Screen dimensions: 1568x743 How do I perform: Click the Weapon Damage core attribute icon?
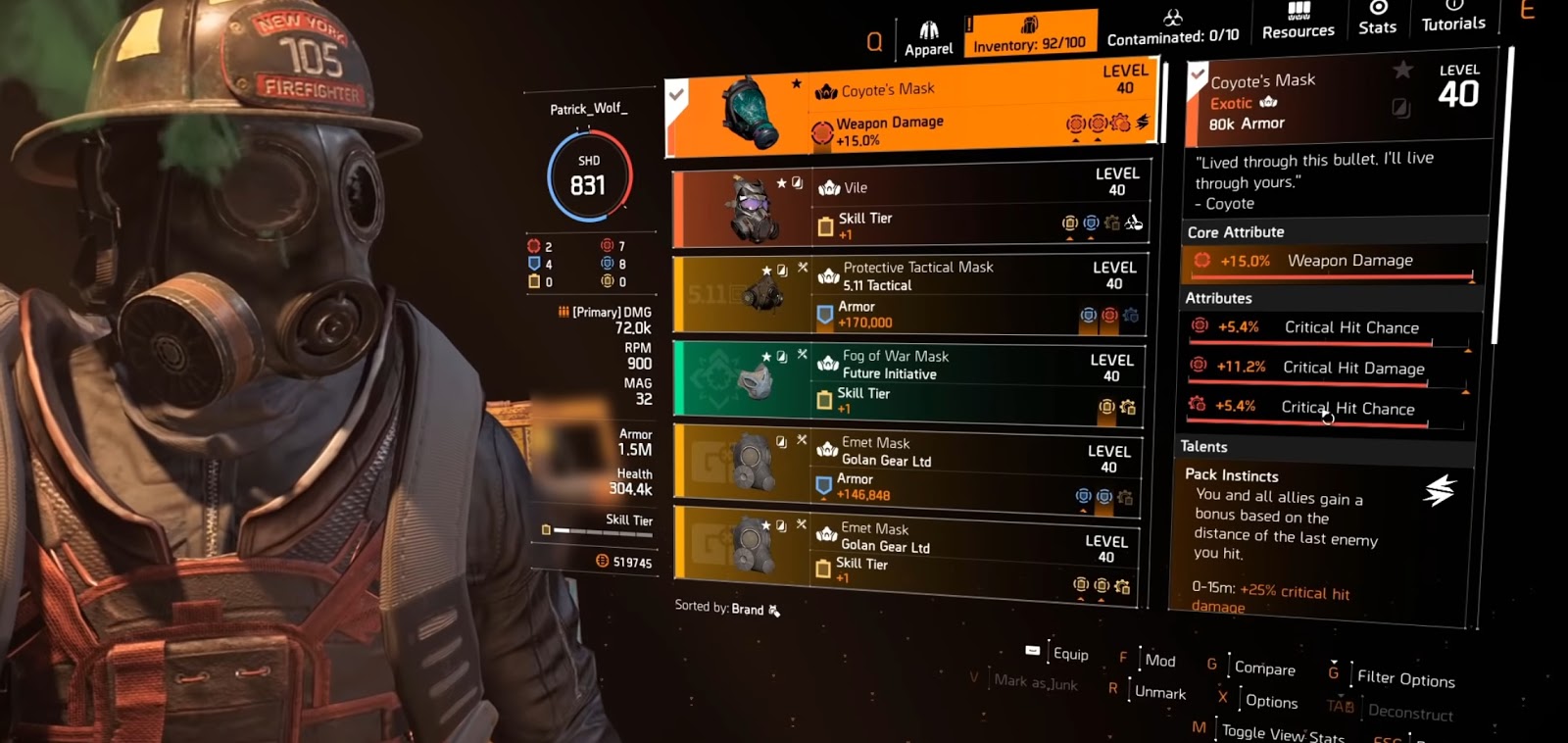(1203, 261)
